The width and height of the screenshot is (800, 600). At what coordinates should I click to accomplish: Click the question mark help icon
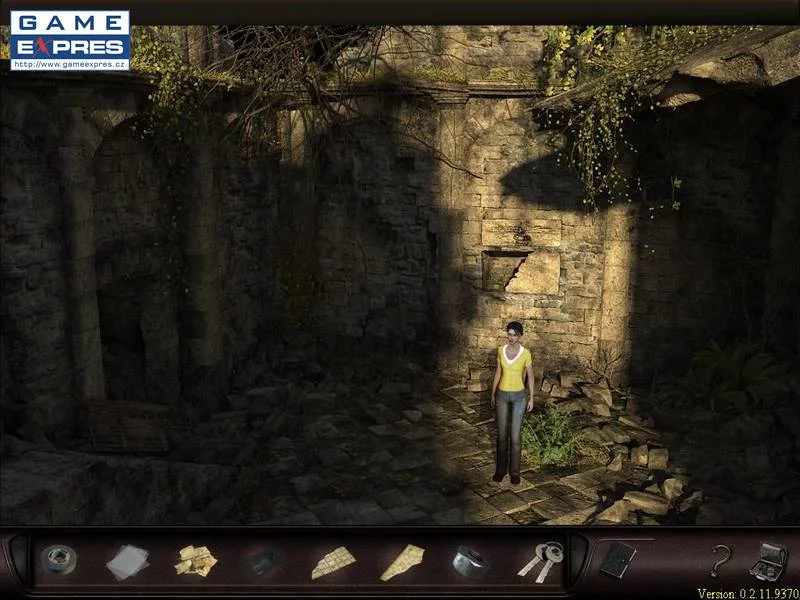coord(718,561)
